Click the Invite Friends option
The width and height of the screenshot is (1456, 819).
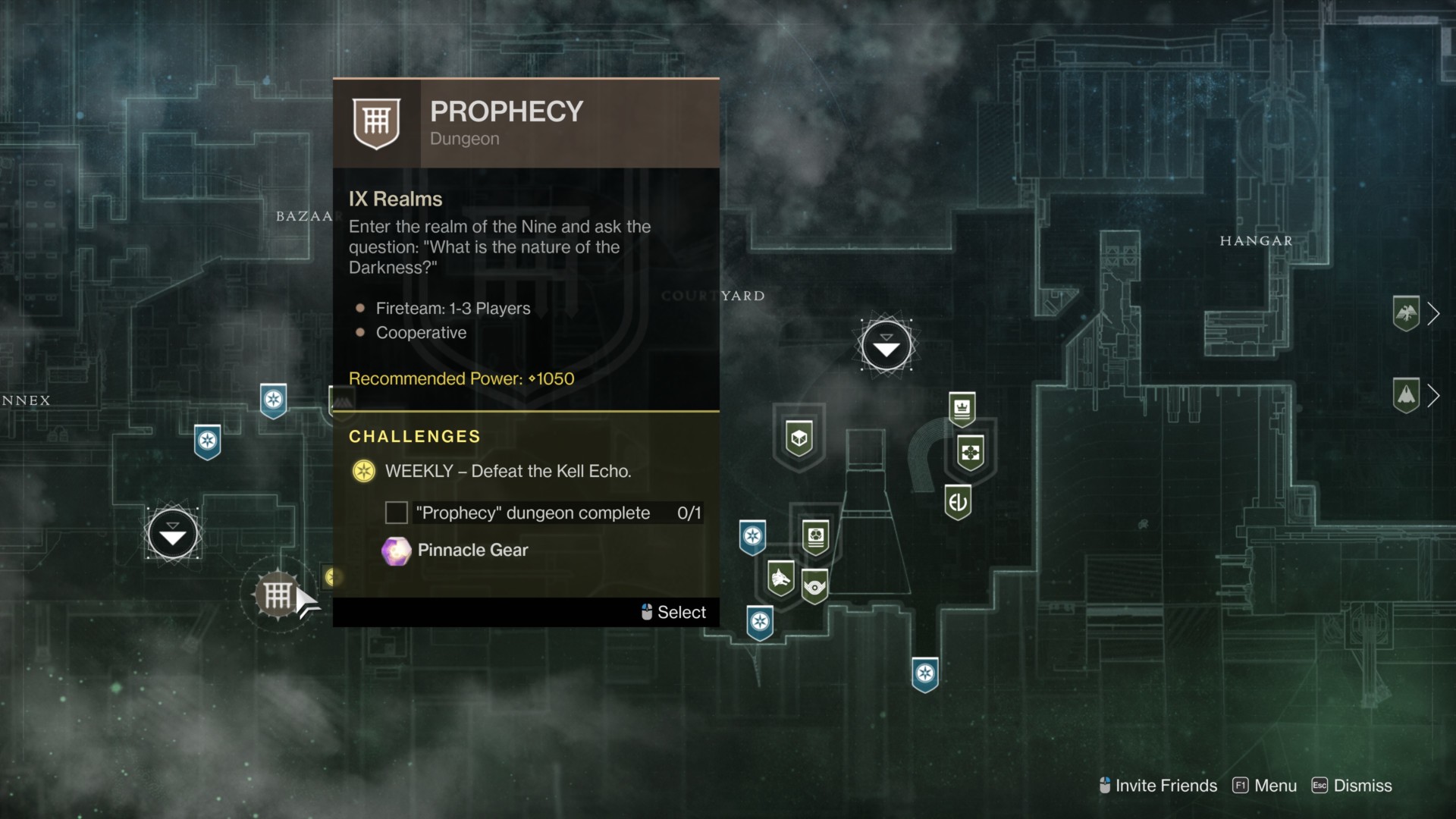(x=1158, y=786)
